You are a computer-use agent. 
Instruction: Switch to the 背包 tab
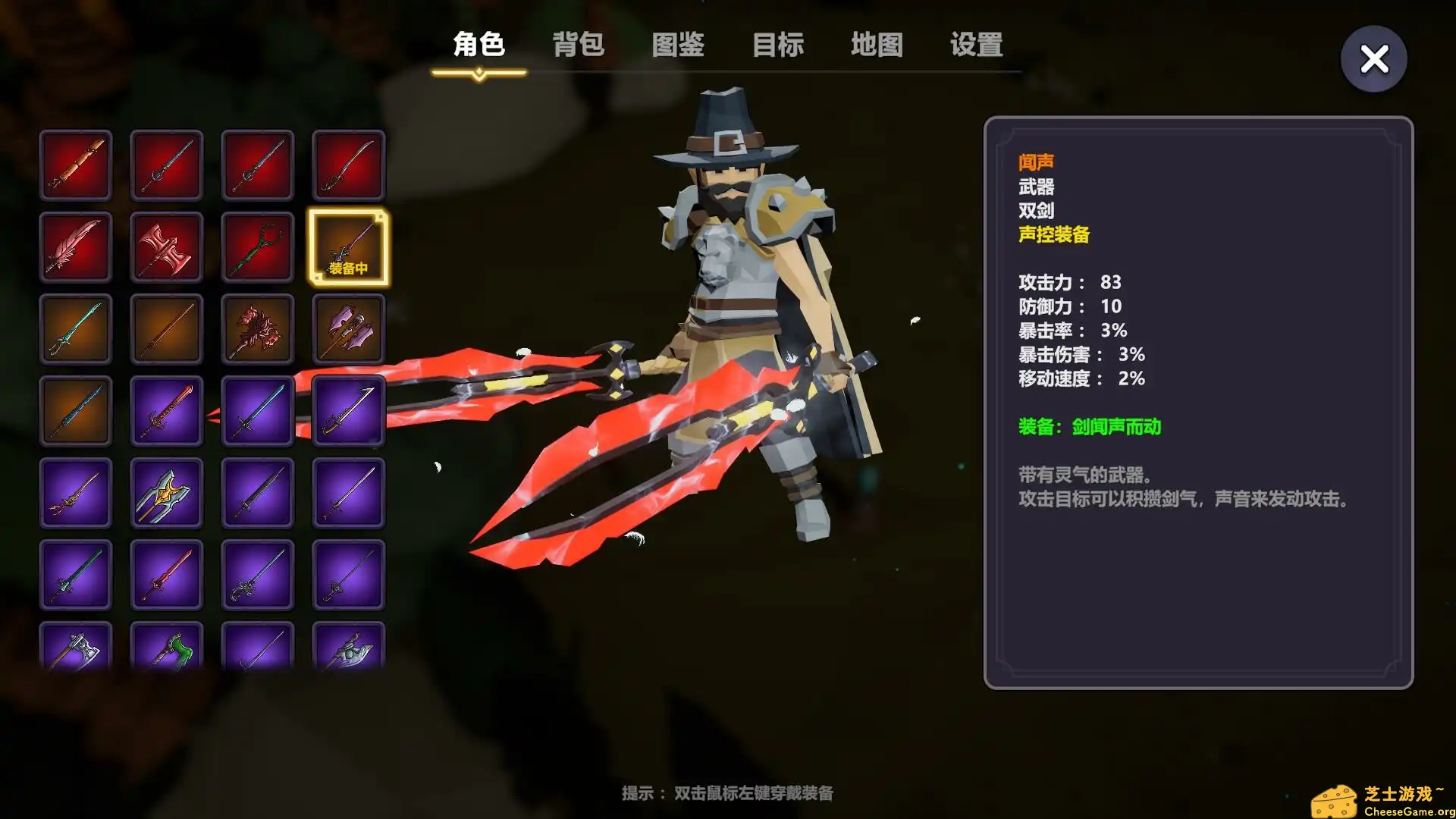(x=578, y=45)
